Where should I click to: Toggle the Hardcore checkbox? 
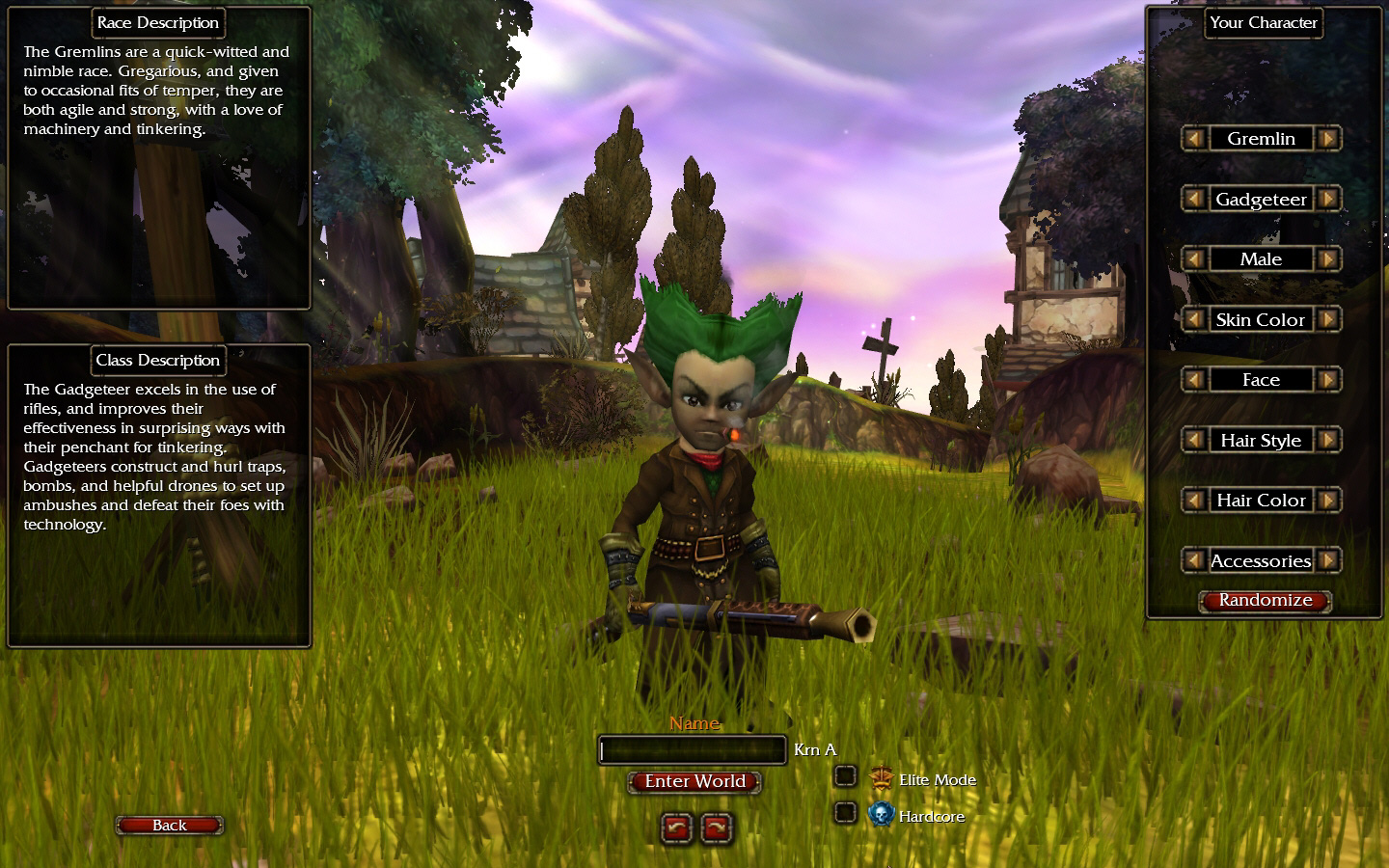845,813
